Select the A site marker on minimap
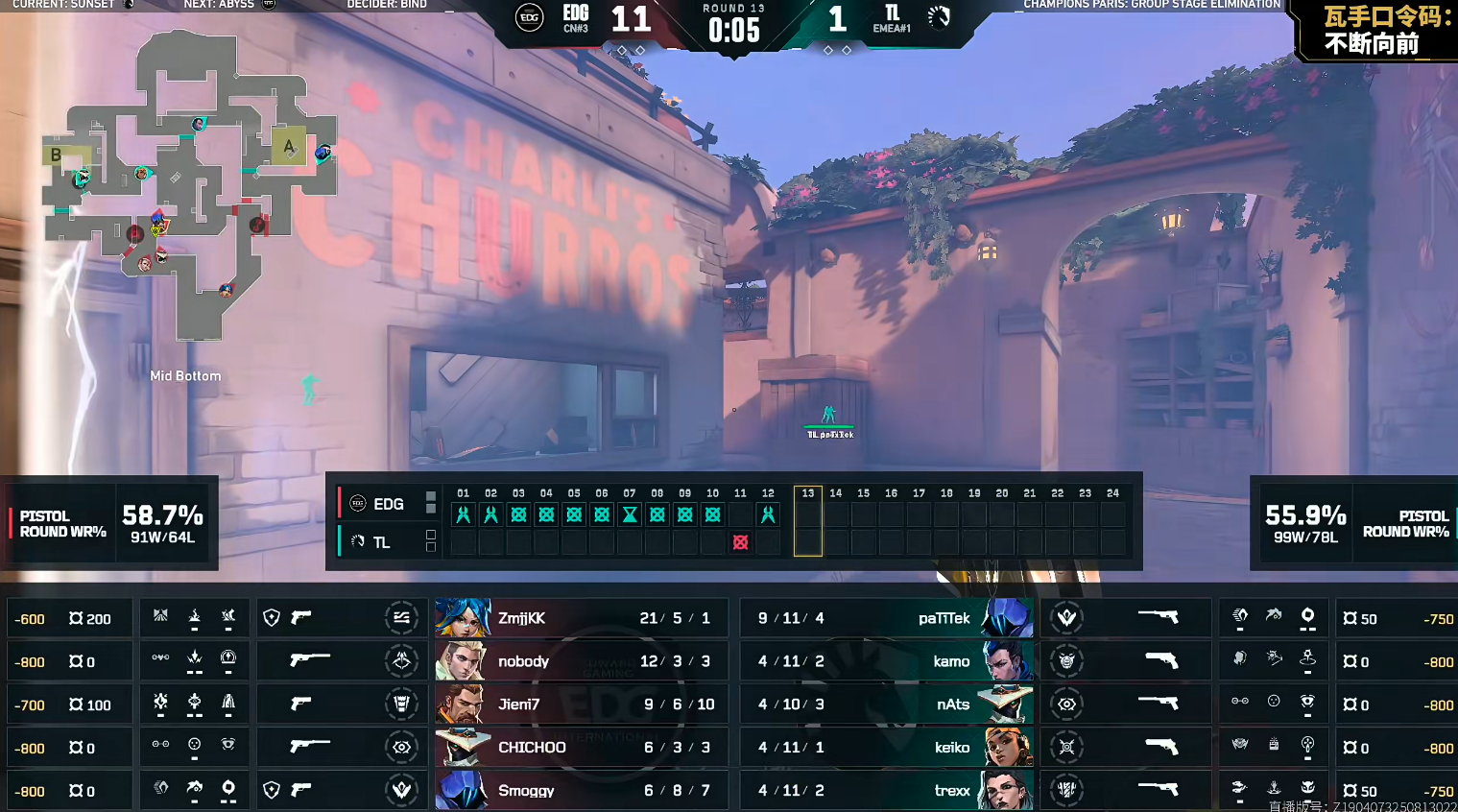Screen dimensions: 1458x812 click(x=288, y=146)
